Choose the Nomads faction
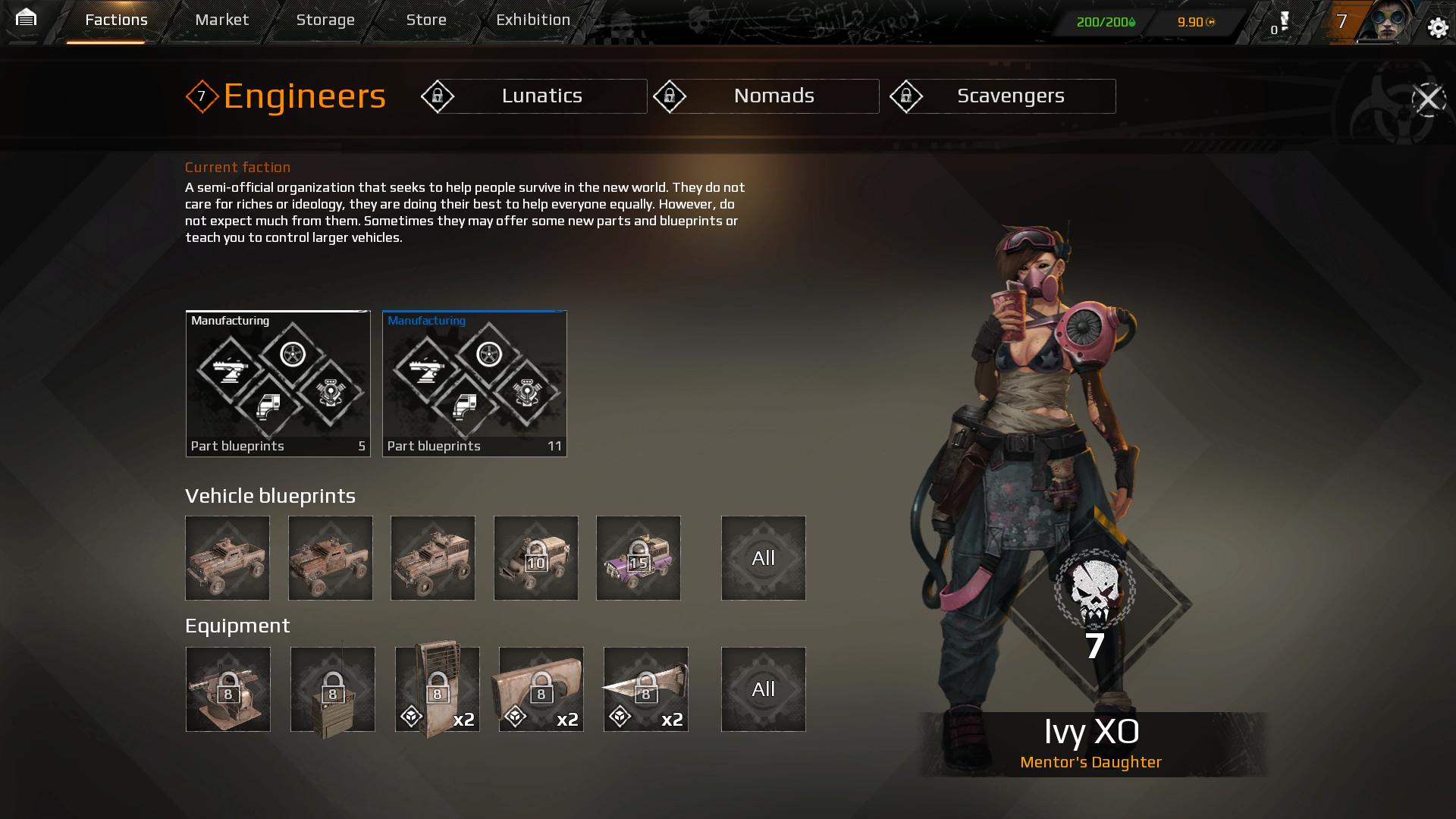The width and height of the screenshot is (1456, 819). [x=766, y=96]
